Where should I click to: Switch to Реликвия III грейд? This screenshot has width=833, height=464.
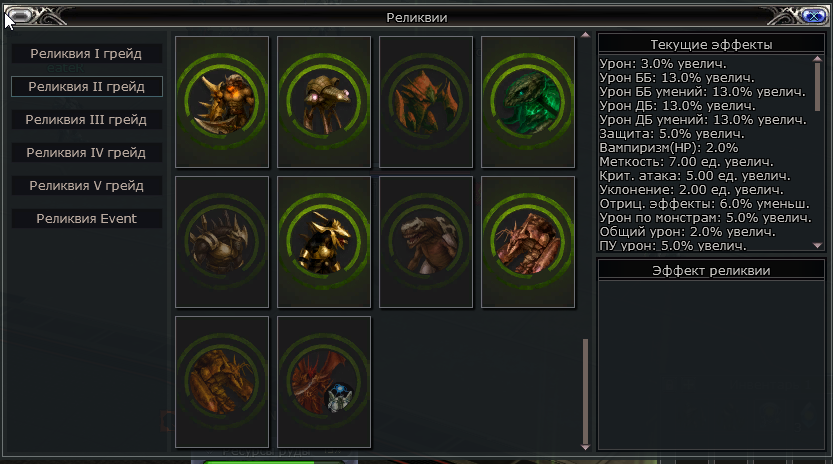point(86,120)
